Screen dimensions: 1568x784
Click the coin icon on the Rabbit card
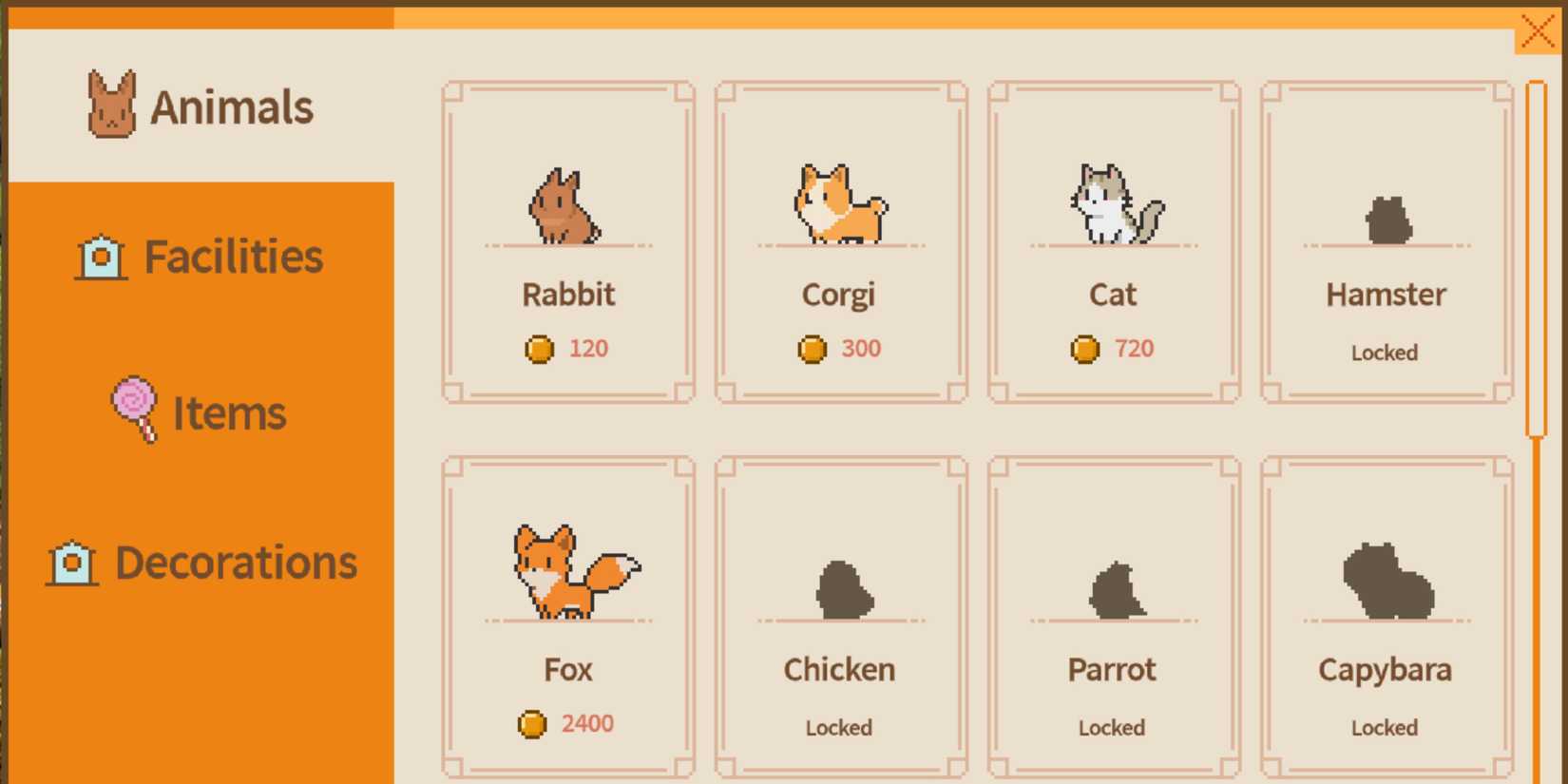[x=540, y=349]
